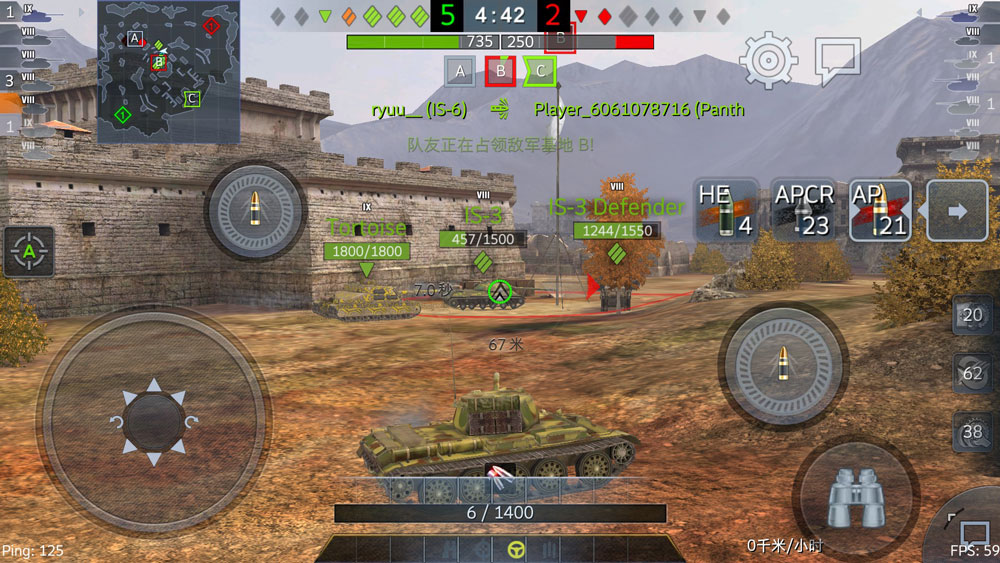Expand the ammo panel arrow button

coord(957,211)
